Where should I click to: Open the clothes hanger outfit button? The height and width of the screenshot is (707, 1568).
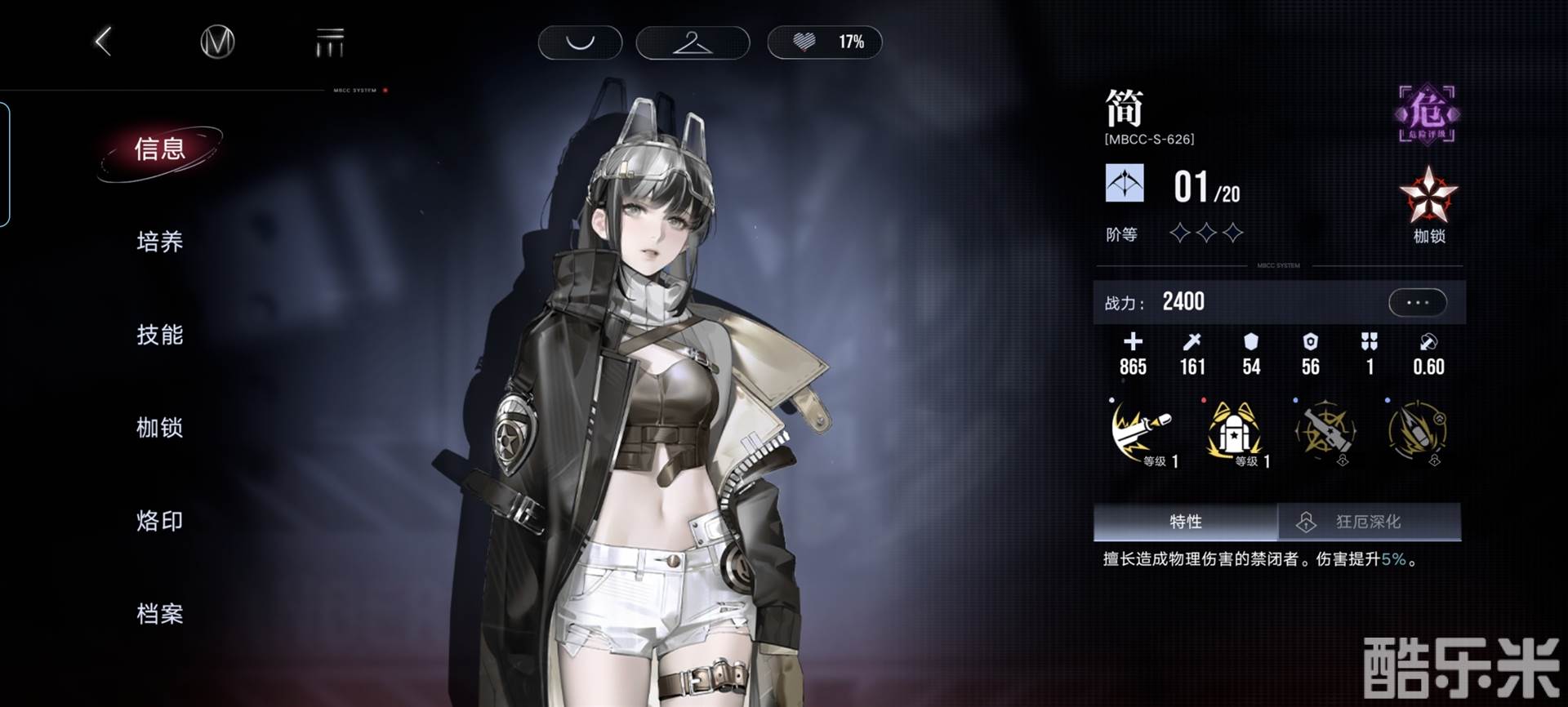(693, 42)
